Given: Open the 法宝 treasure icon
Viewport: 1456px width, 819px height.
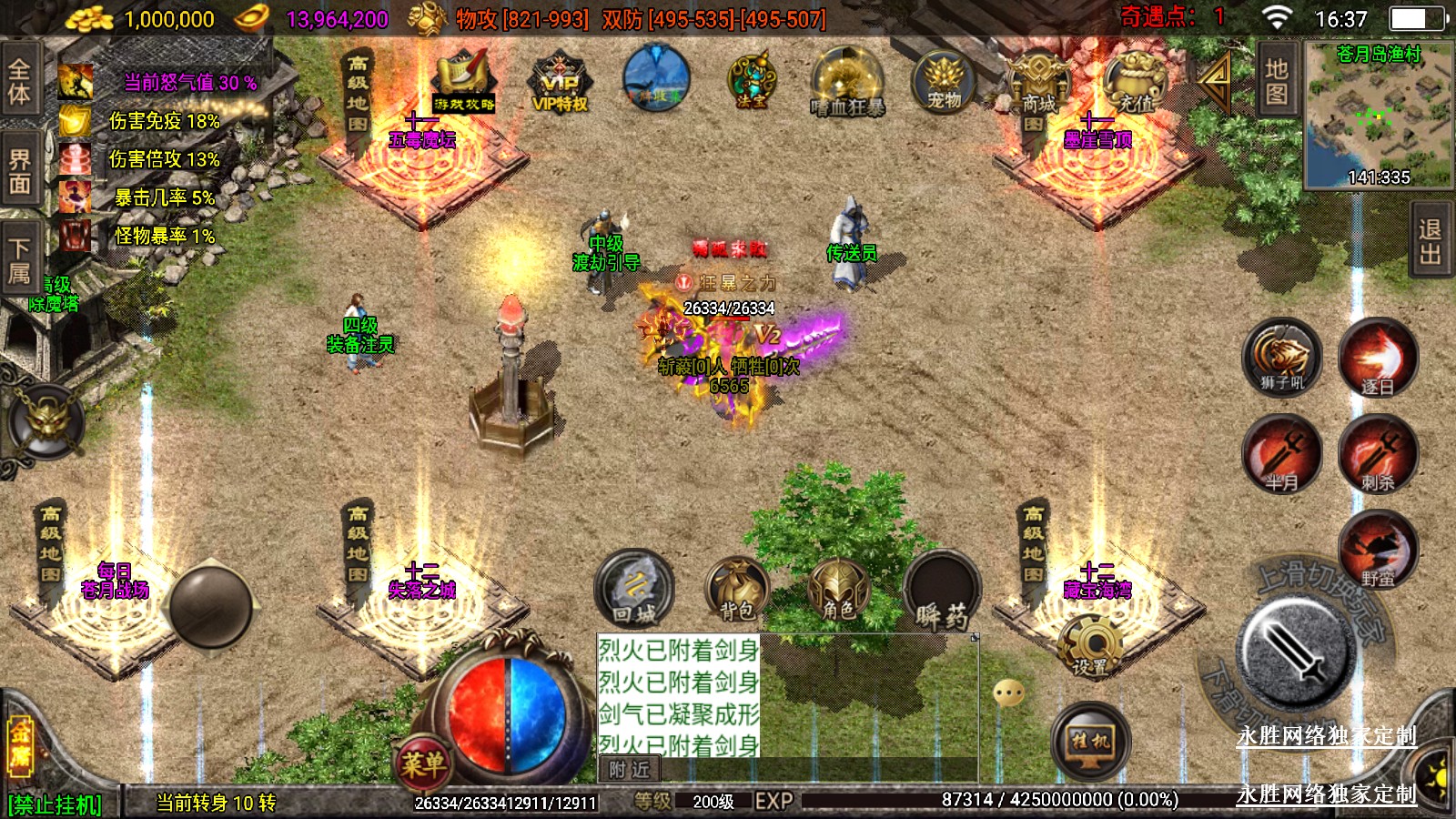Looking at the screenshot, I should (751, 82).
